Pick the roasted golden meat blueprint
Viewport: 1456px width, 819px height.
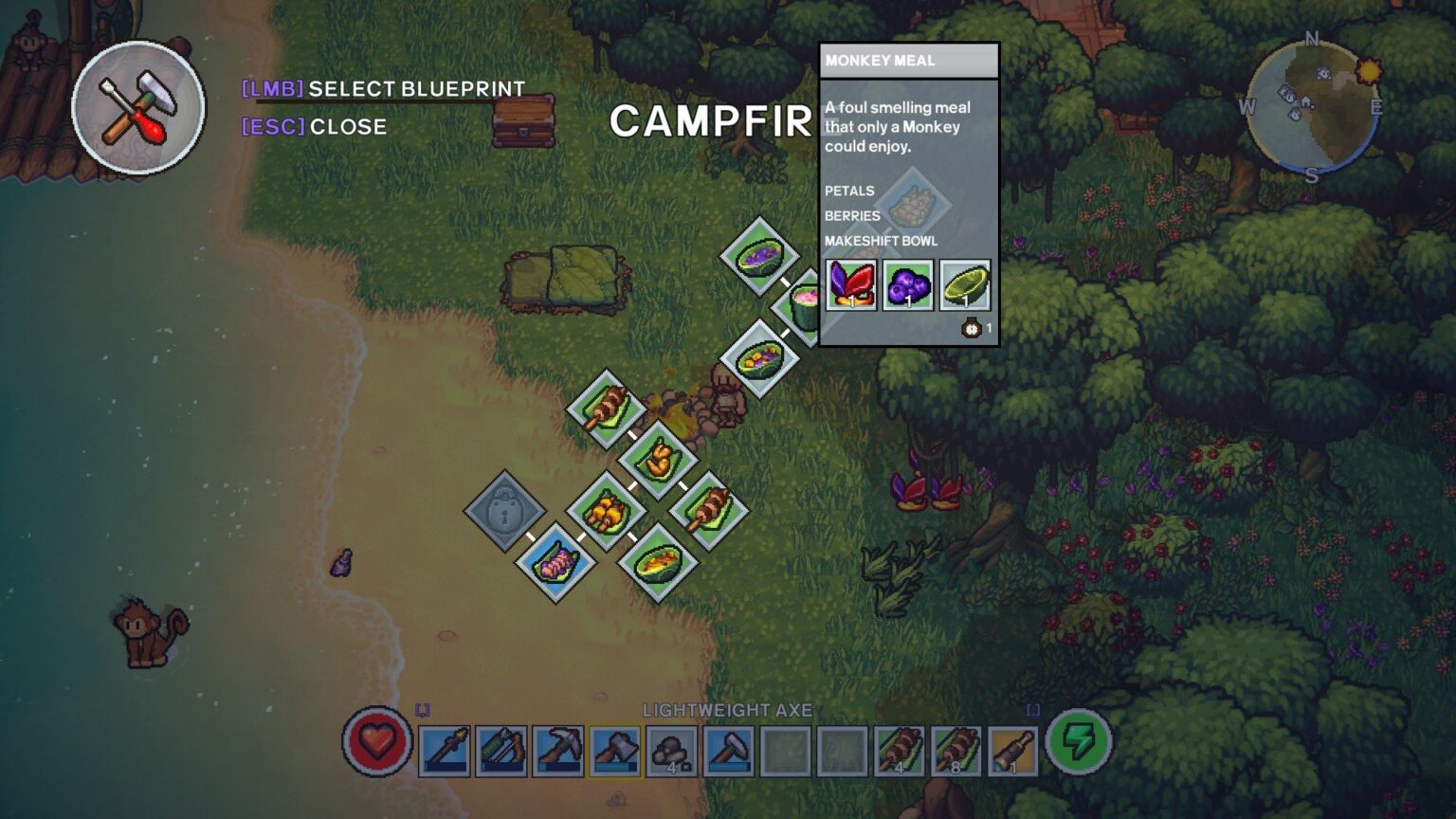657,461
